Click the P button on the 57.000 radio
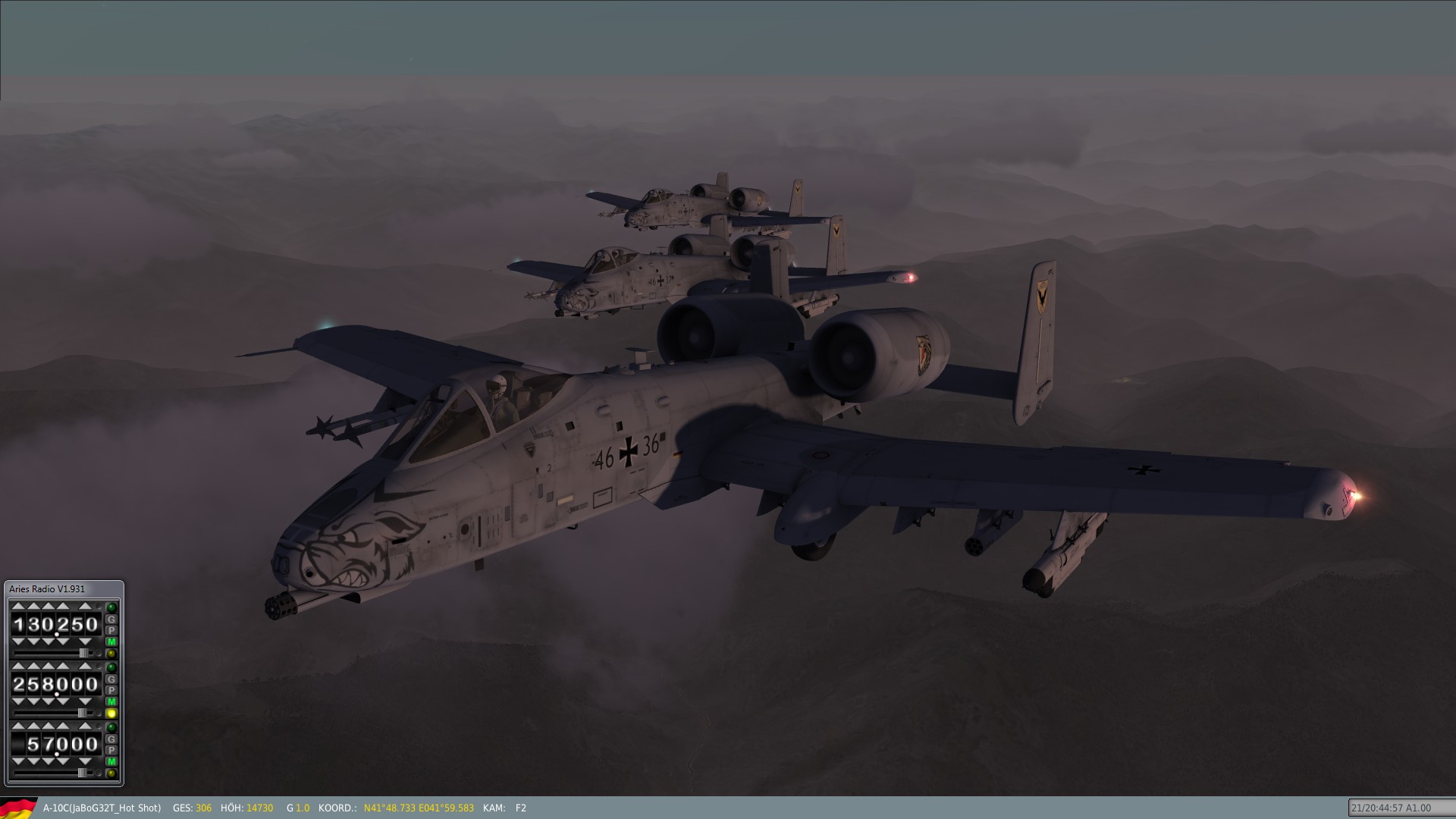1456x819 pixels. coord(111,750)
